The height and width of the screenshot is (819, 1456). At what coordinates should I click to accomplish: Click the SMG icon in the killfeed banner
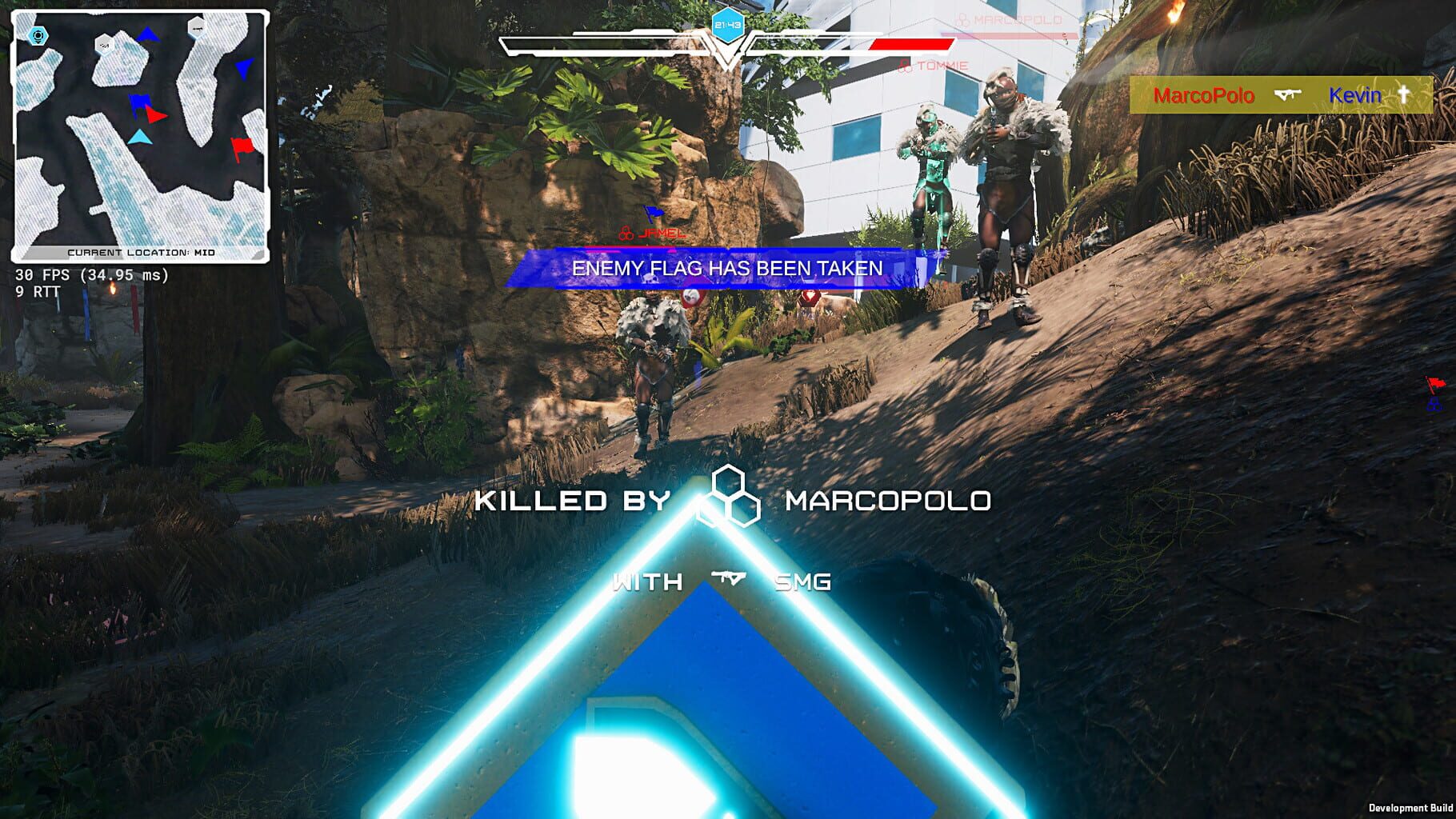click(x=1287, y=94)
